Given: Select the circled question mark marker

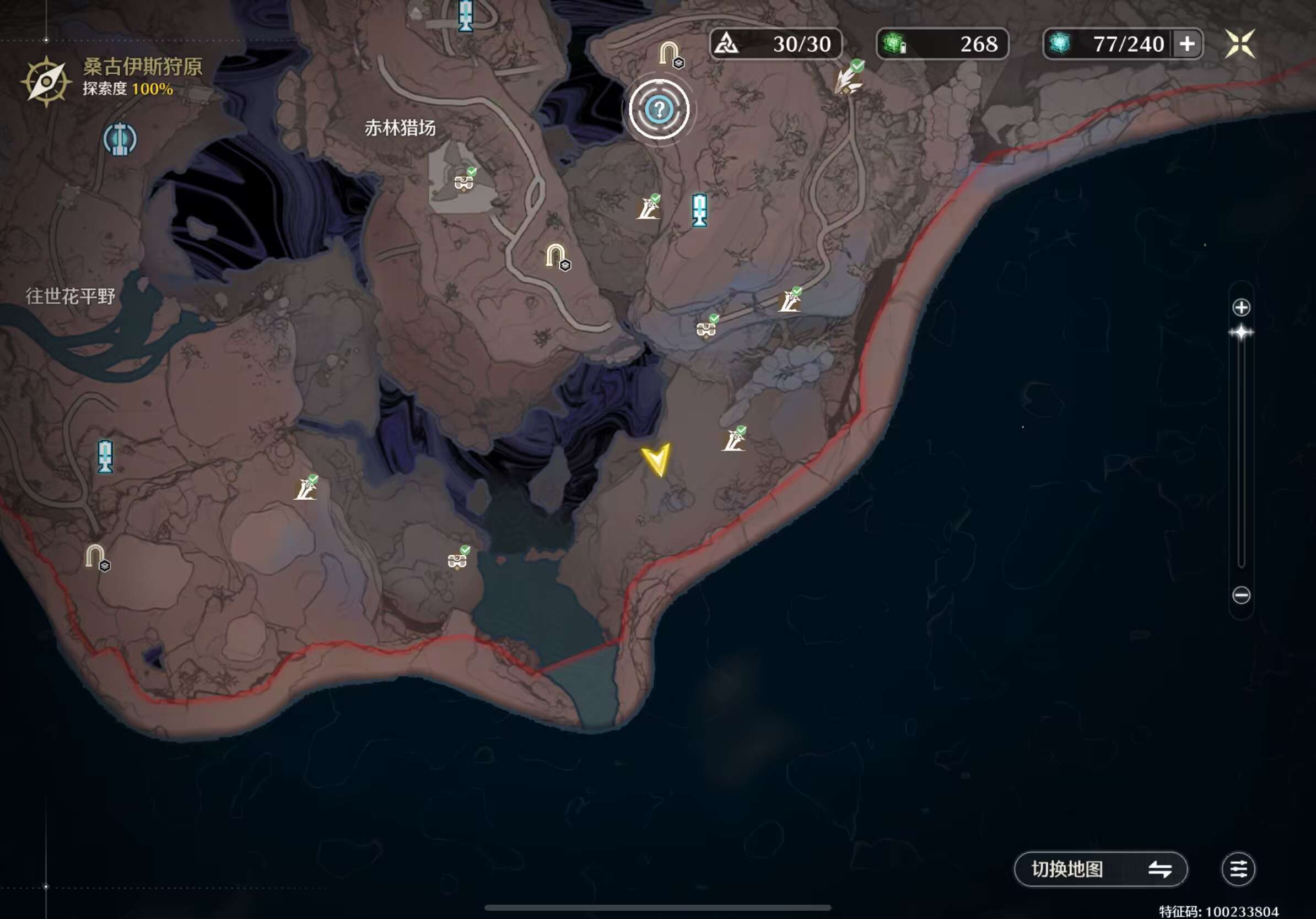Looking at the screenshot, I should tap(659, 110).
